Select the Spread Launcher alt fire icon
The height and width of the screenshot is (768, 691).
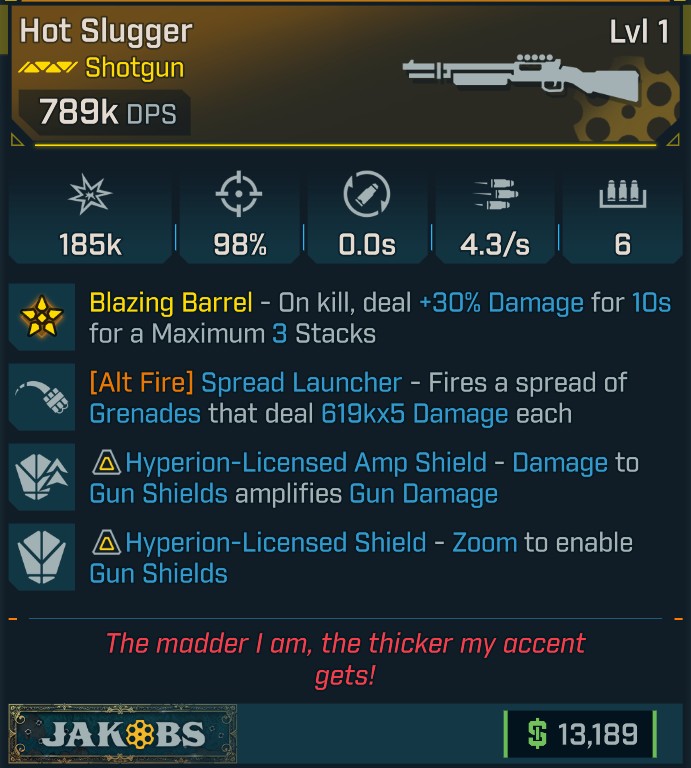click(x=41, y=397)
